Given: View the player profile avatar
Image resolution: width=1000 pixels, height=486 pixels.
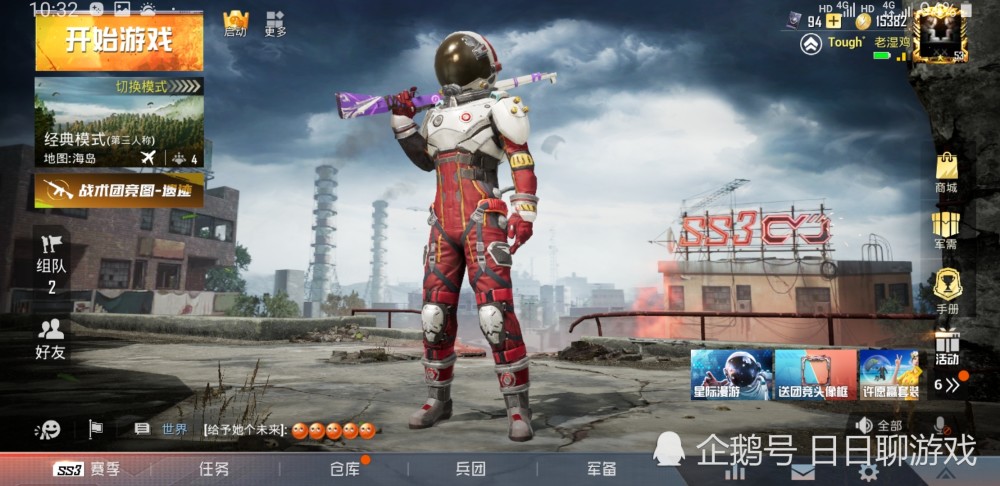Looking at the screenshot, I should click(x=939, y=31).
